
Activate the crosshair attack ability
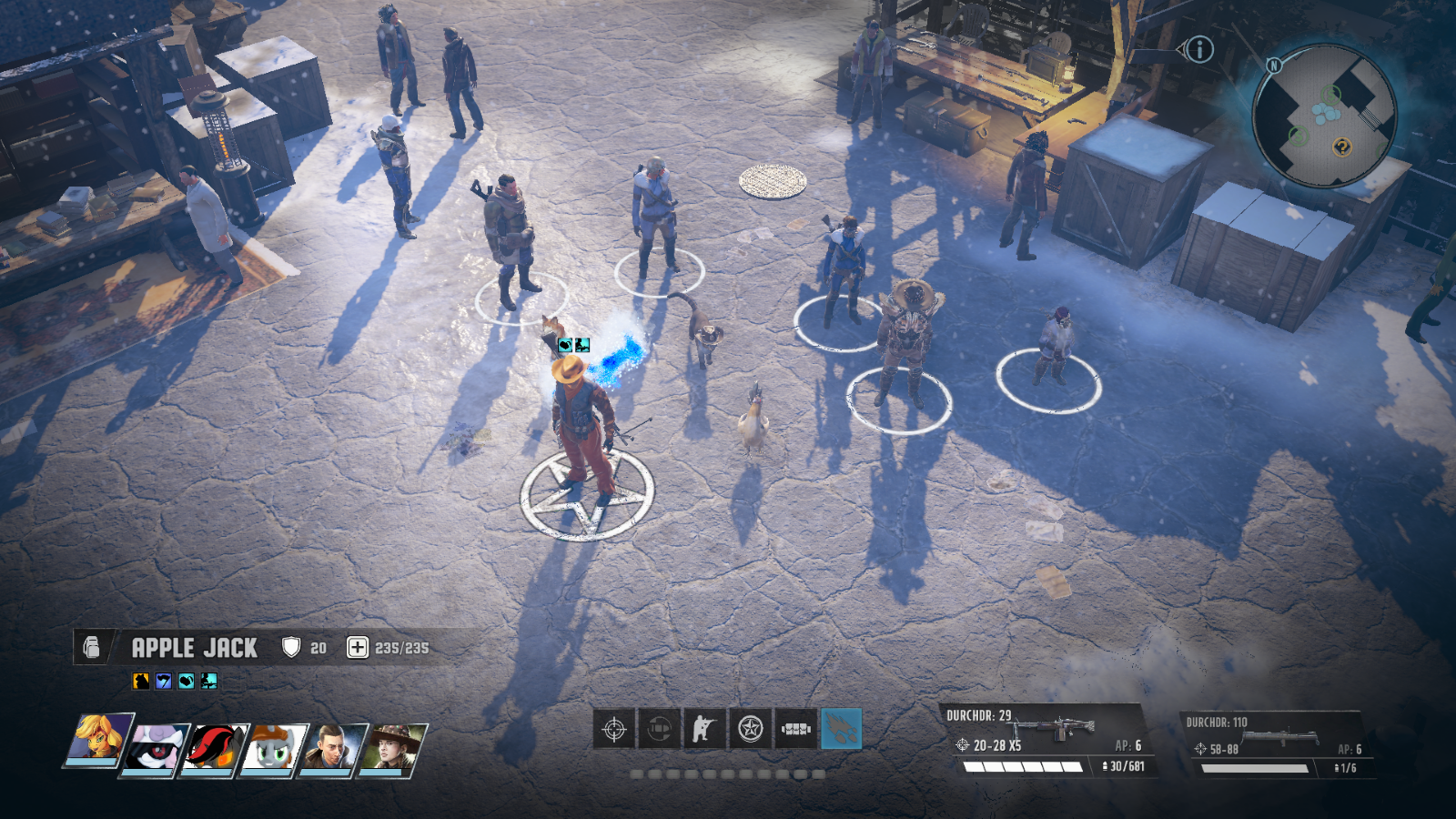point(614,729)
